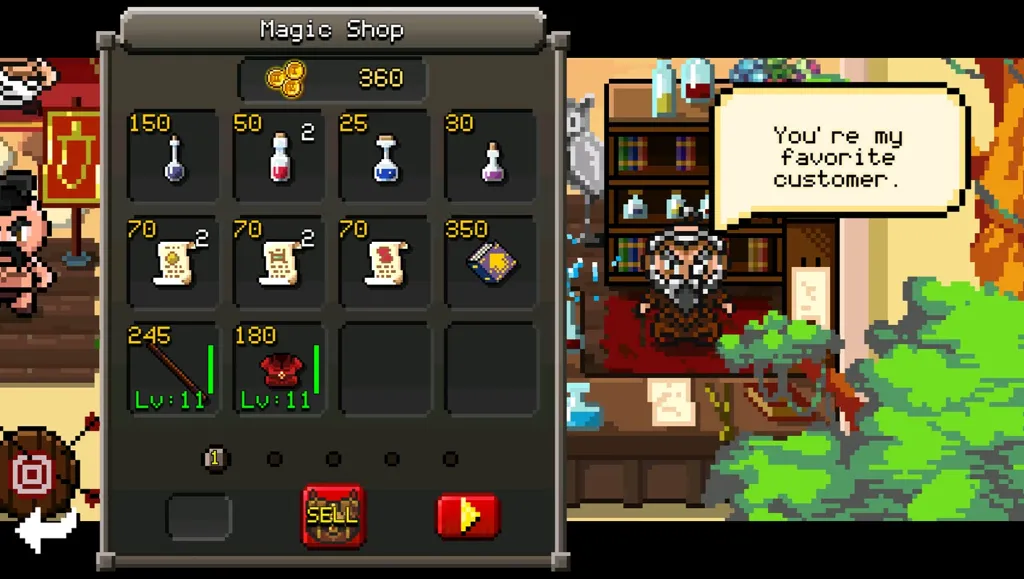Choose the level 11 wooden staff
The height and width of the screenshot is (579, 1024).
click(174, 369)
